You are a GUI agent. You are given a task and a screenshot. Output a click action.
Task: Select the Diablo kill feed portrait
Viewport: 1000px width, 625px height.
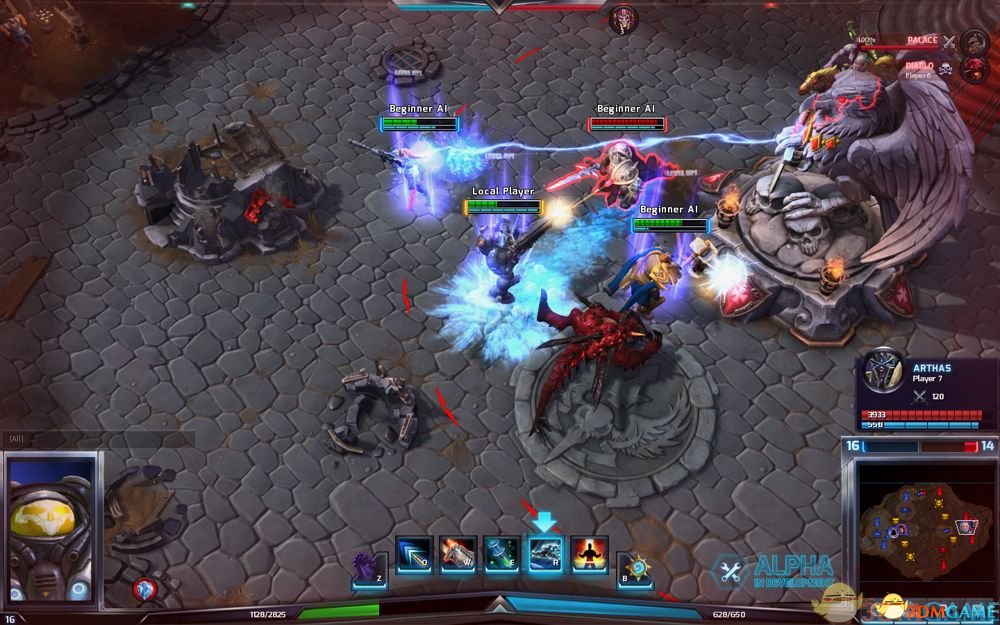tap(974, 69)
